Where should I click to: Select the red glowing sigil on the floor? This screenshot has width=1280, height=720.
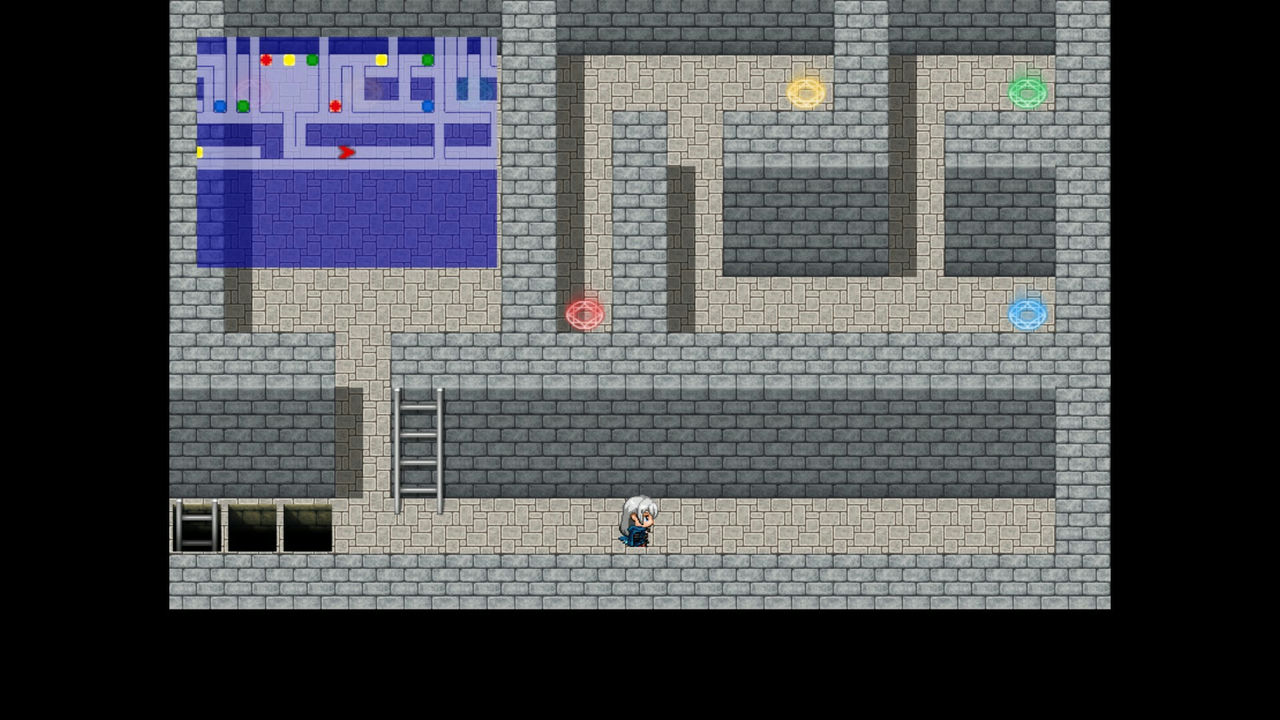pyautogui.click(x=586, y=314)
